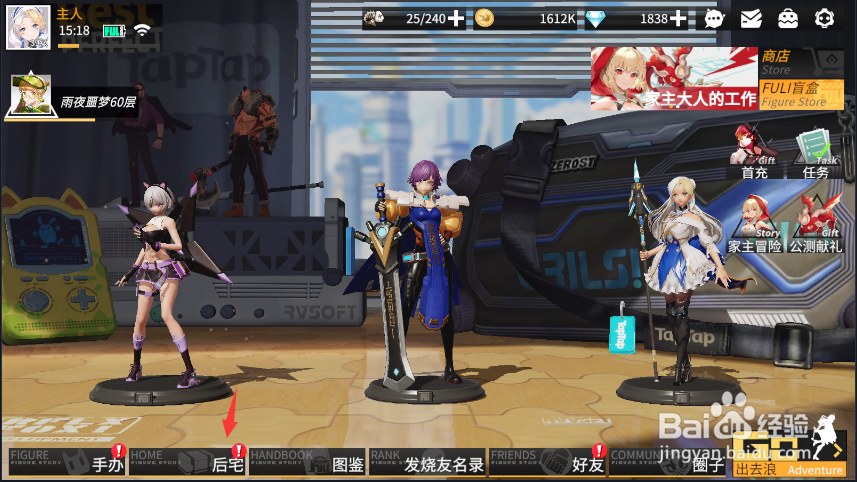Open the chat bubble icon
The height and width of the screenshot is (482, 857).
point(713,18)
